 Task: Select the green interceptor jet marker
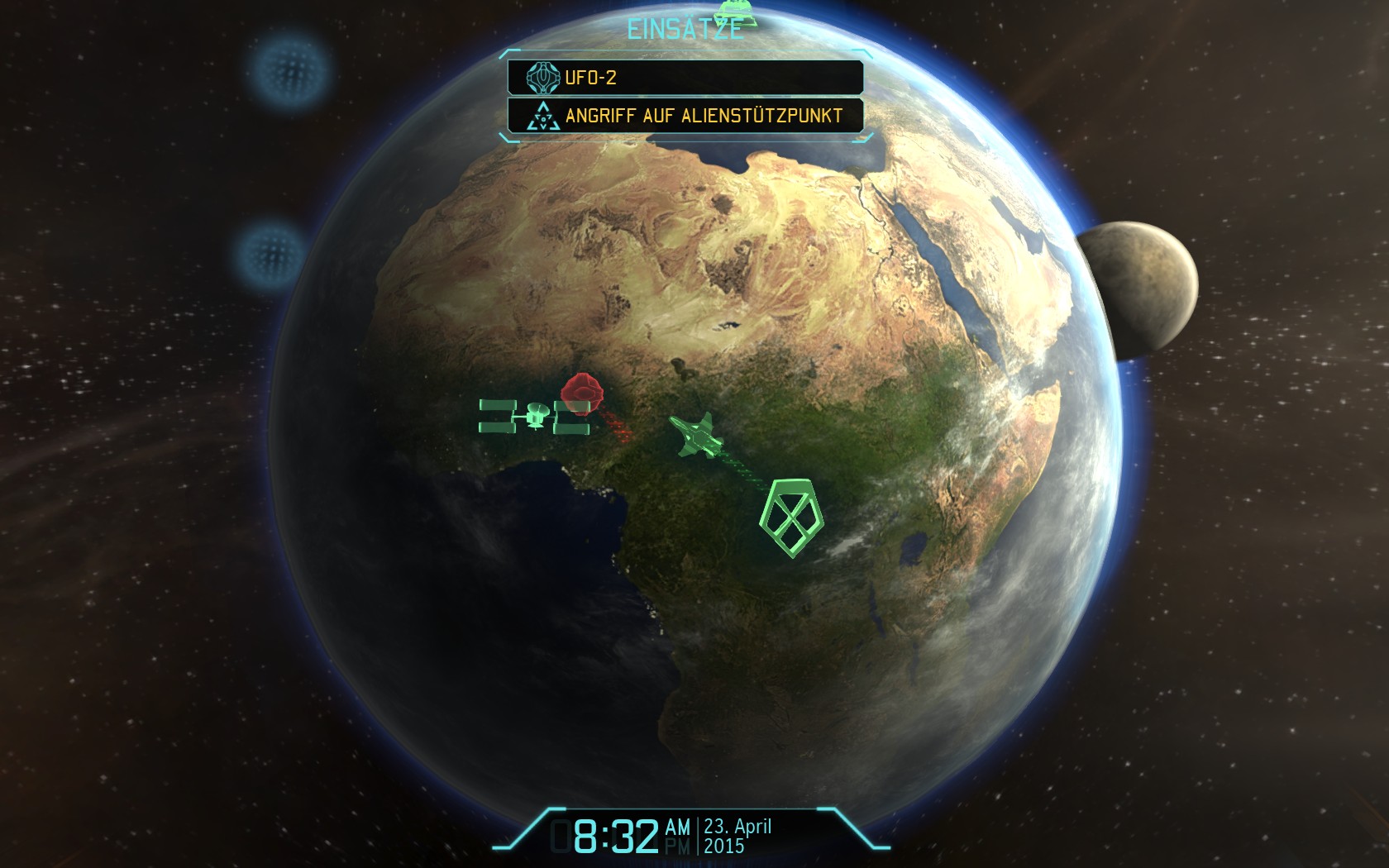tap(694, 434)
